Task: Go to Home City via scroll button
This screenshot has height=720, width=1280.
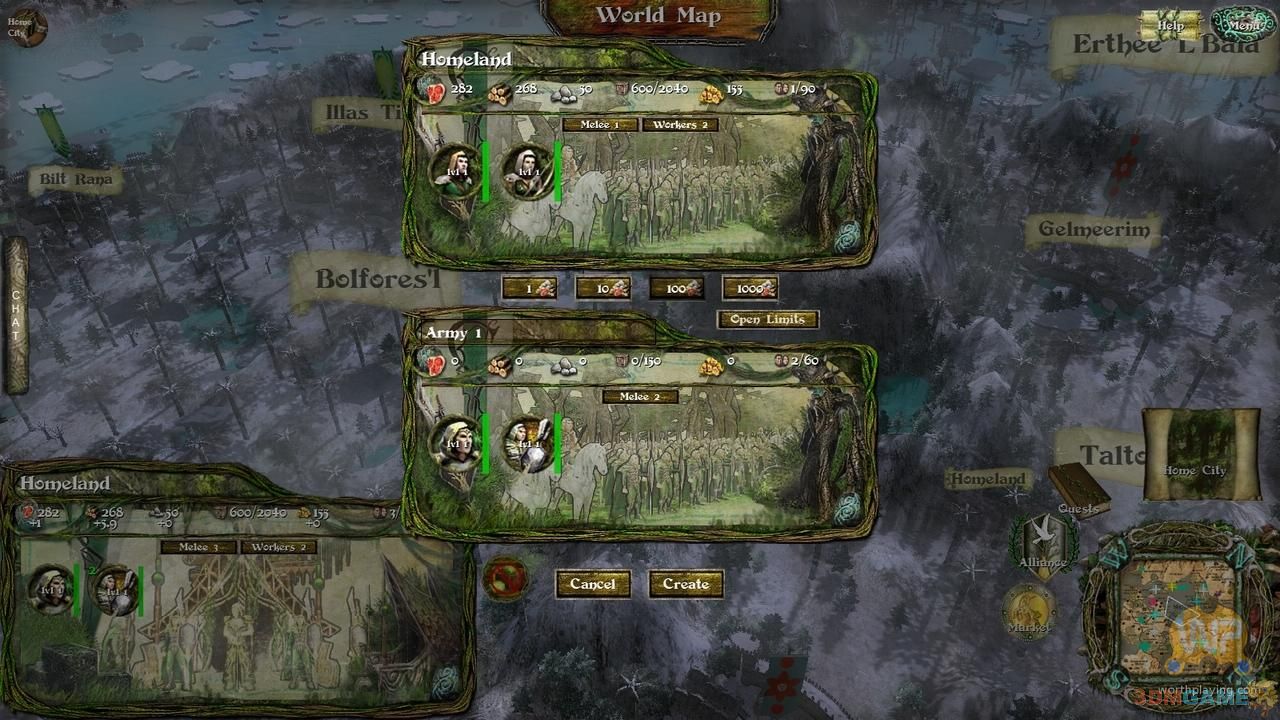Action: click(x=1200, y=455)
